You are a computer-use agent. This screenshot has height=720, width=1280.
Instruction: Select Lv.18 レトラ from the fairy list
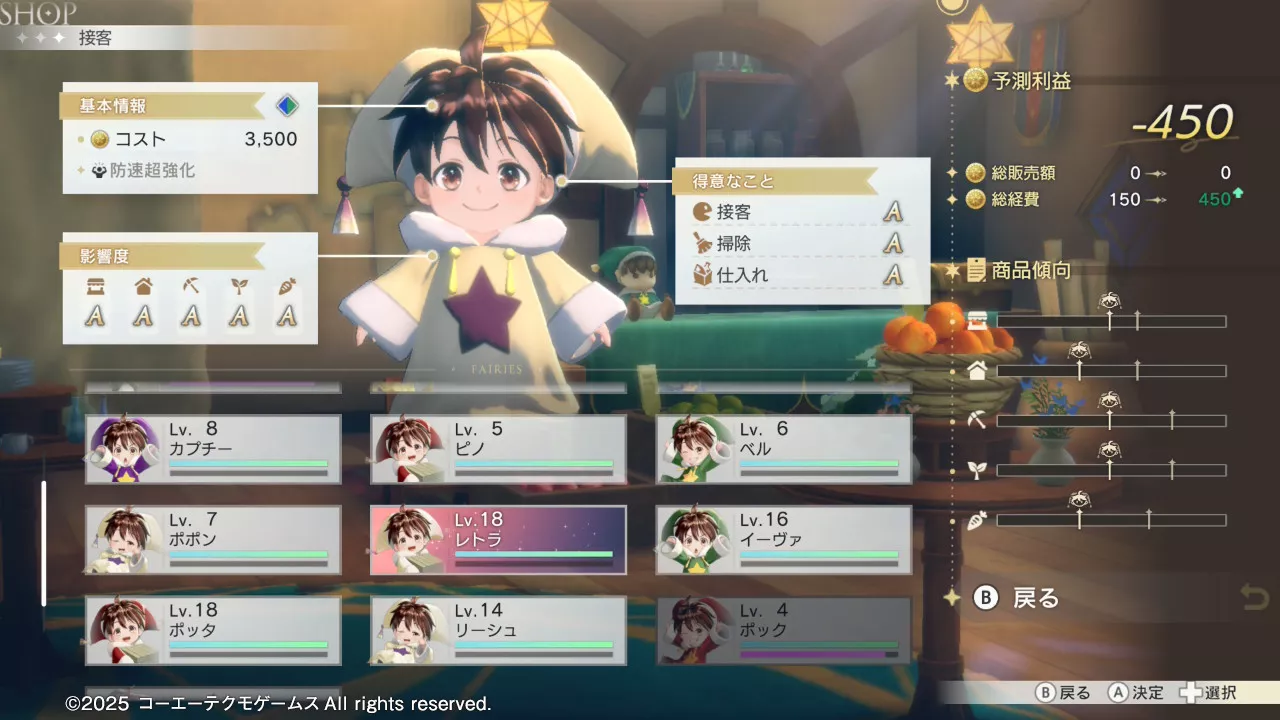pos(498,540)
